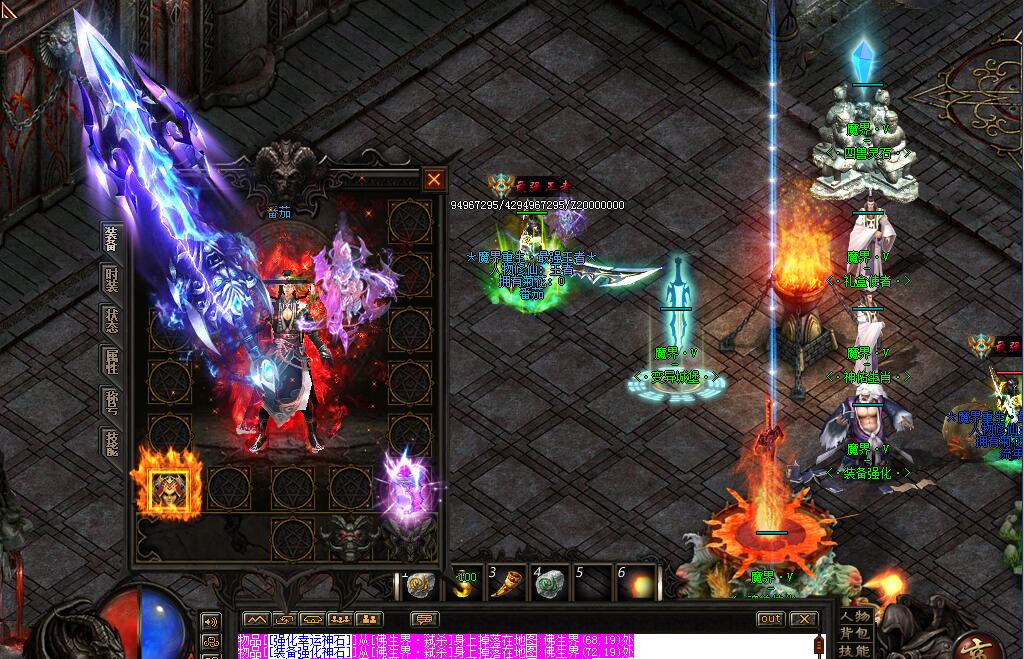Viewport: 1024px width, 659px height.
Task: Click the X button beside 'out'
Action: pos(803,619)
